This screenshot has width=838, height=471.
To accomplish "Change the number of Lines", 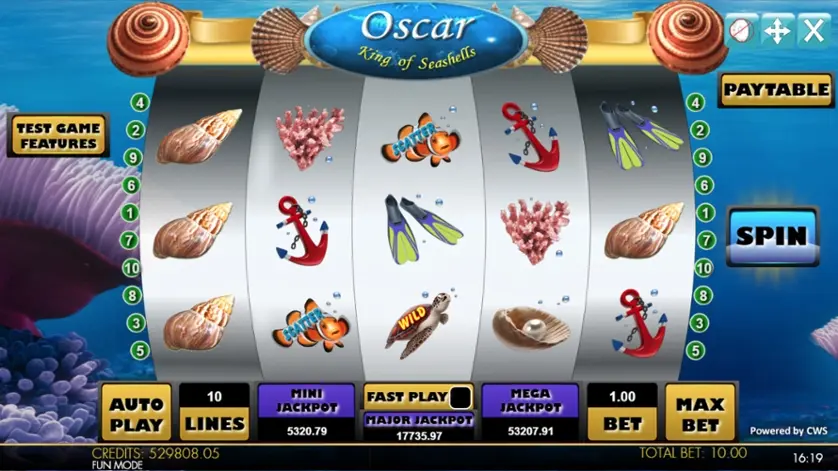I will click(x=214, y=412).
